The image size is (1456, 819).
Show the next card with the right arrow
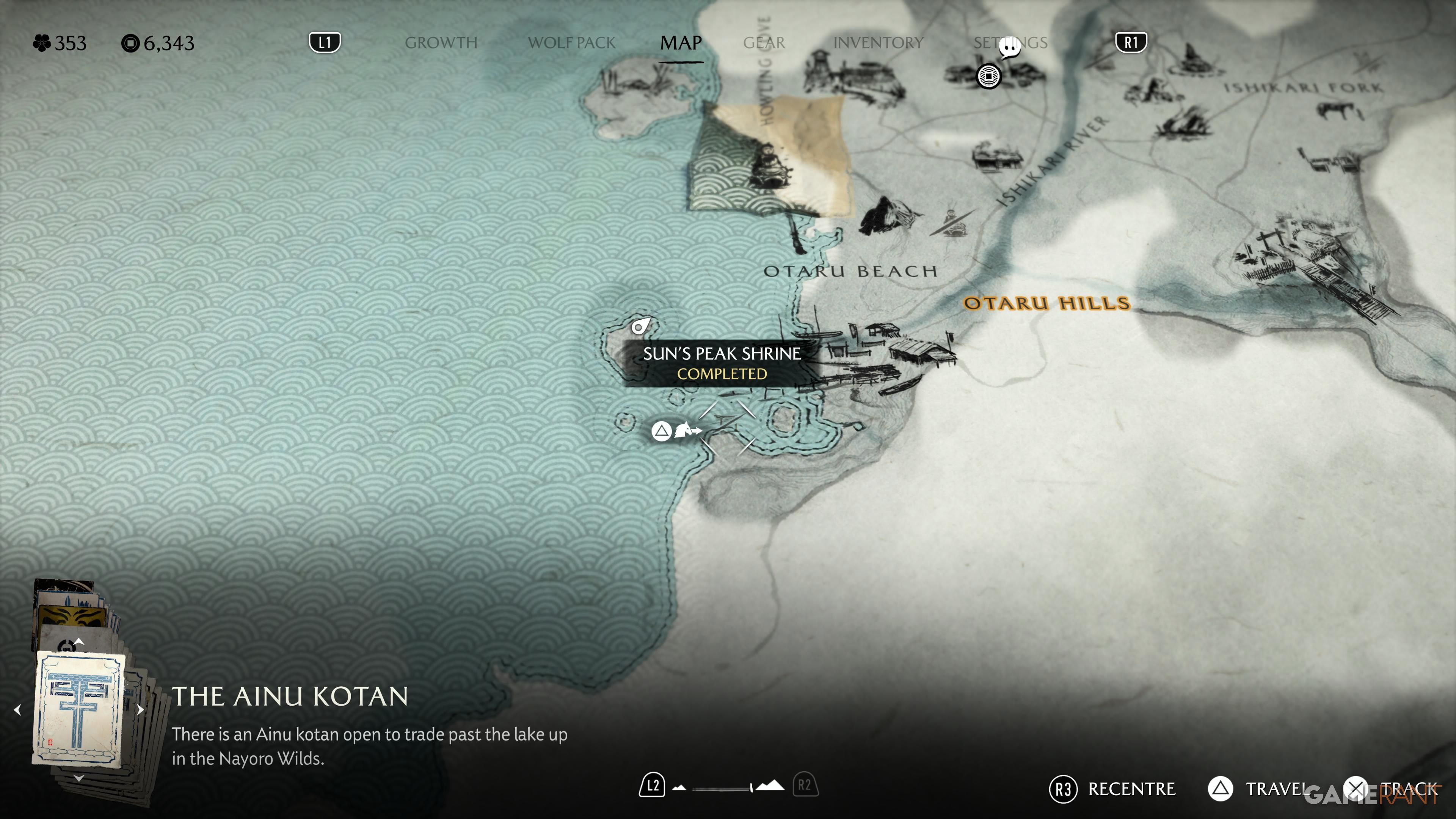(140, 709)
